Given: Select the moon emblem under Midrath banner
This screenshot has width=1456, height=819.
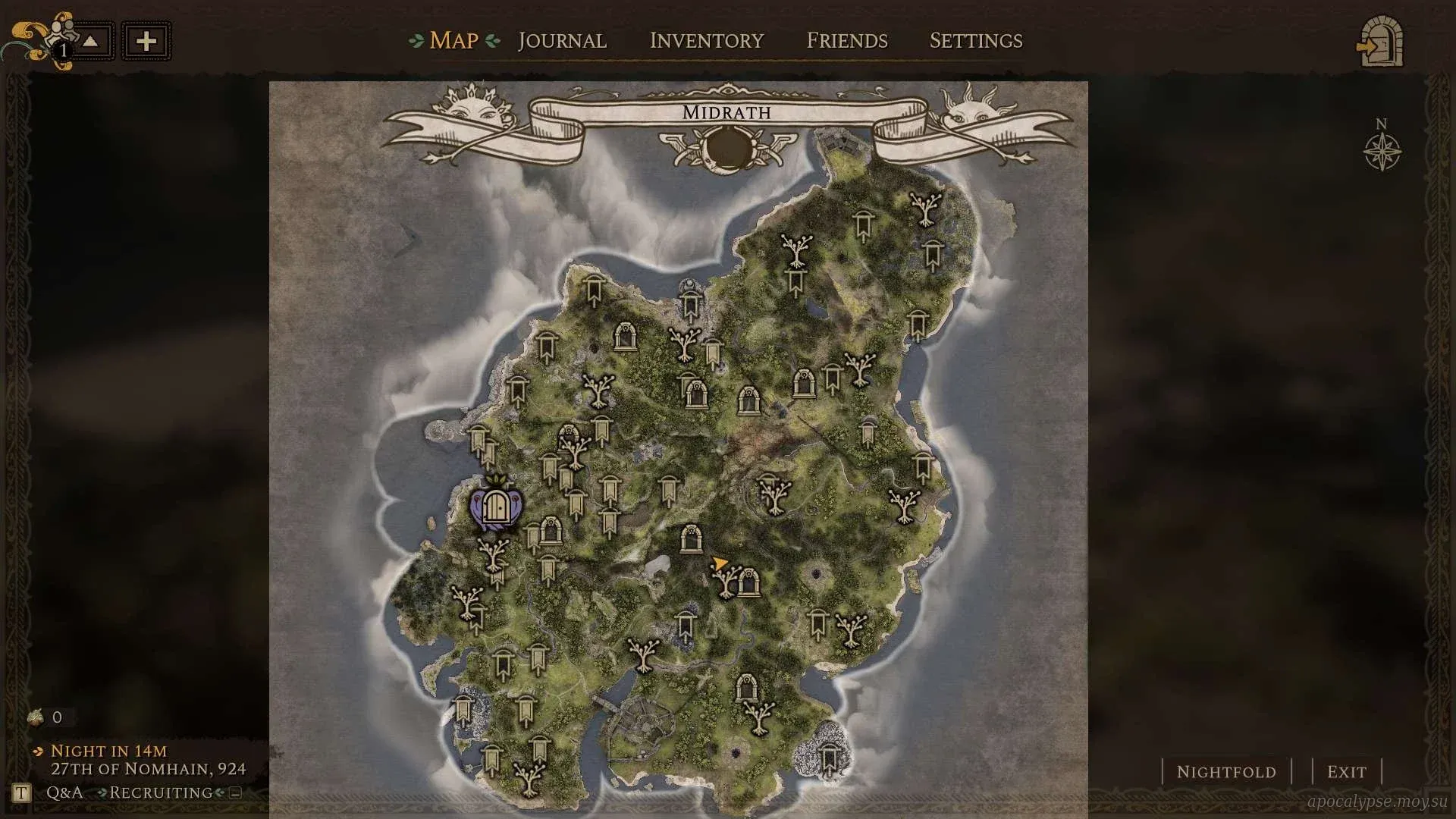Looking at the screenshot, I should (x=727, y=148).
